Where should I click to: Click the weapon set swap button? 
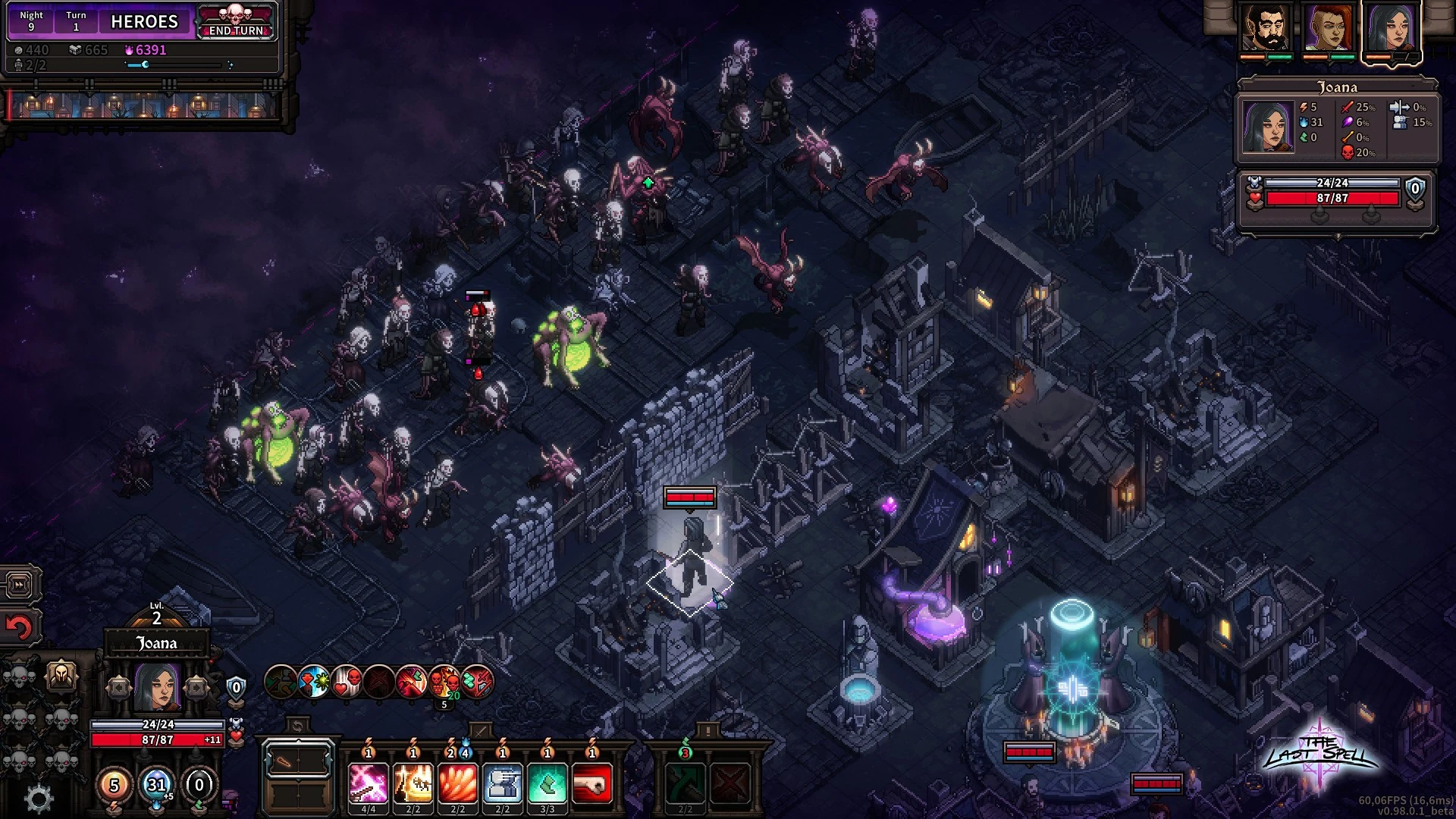point(297,726)
